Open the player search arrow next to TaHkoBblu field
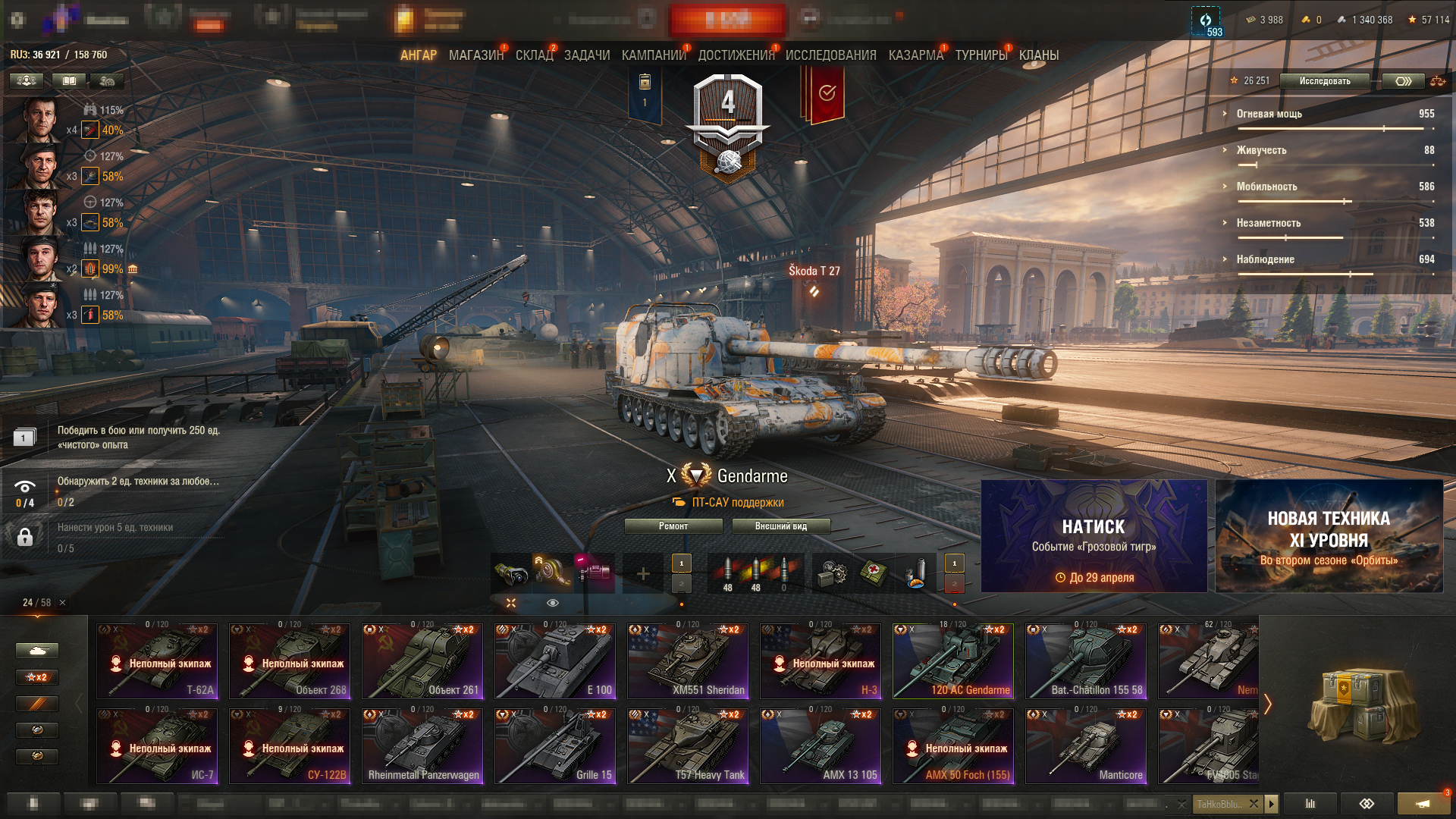The image size is (1456, 819). 1272,805
